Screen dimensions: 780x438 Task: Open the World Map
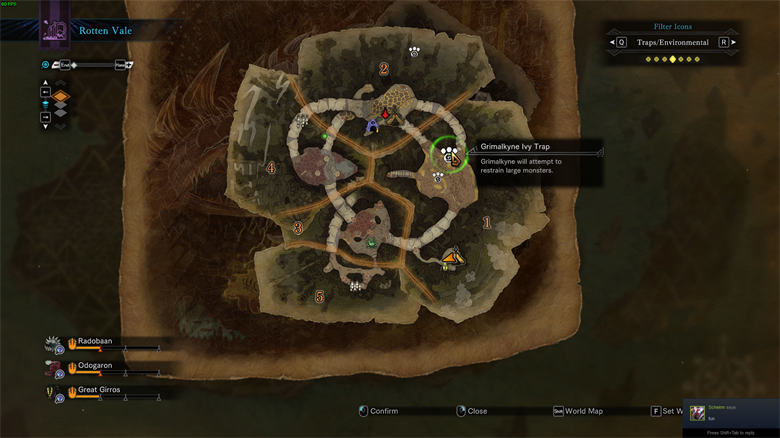click(580, 411)
